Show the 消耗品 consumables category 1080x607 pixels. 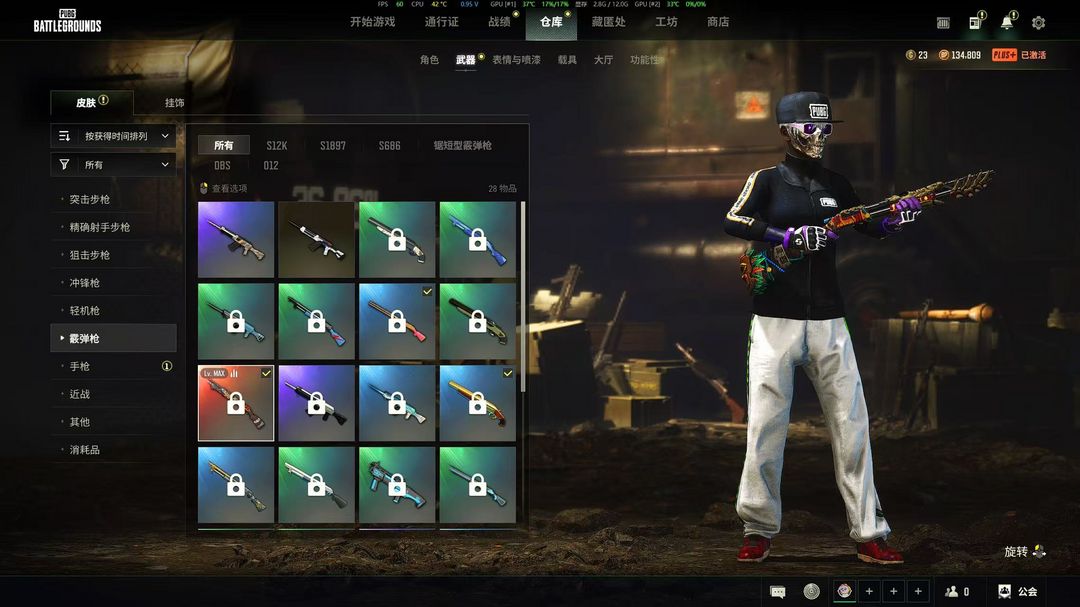point(85,450)
